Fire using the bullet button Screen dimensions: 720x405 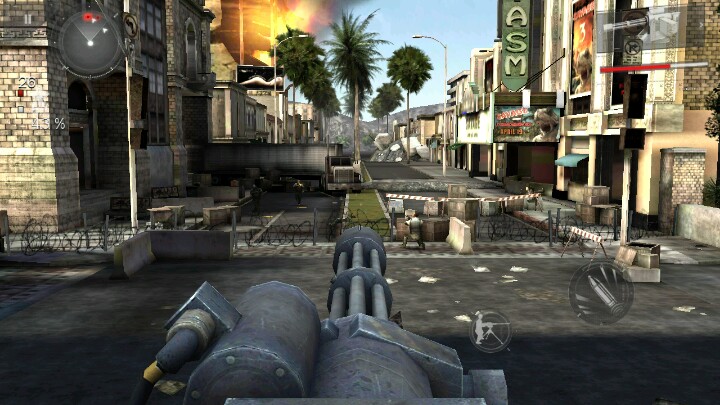tap(600, 293)
